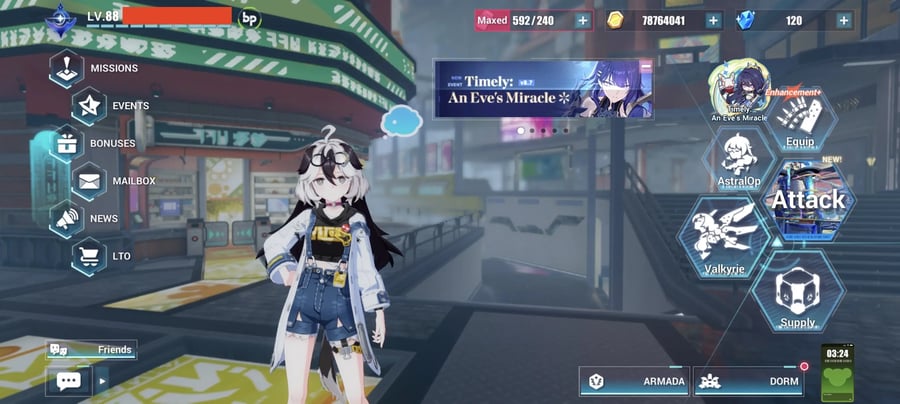Screen dimensions: 900x404
Task: Add gold coins with the plus button
Action: 713,20
